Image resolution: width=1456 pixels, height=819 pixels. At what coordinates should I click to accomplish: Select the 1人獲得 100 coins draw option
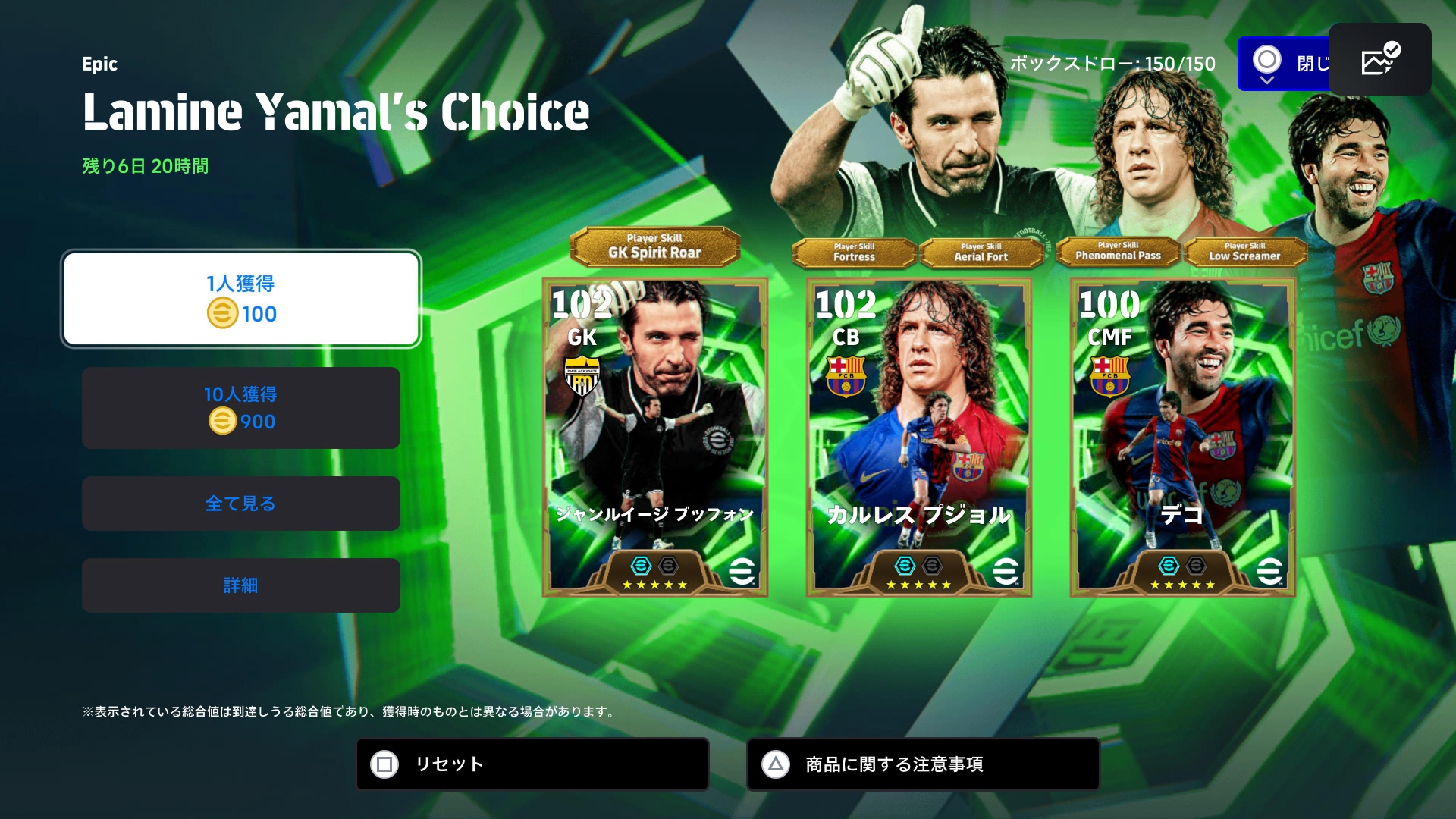(241, 299)
